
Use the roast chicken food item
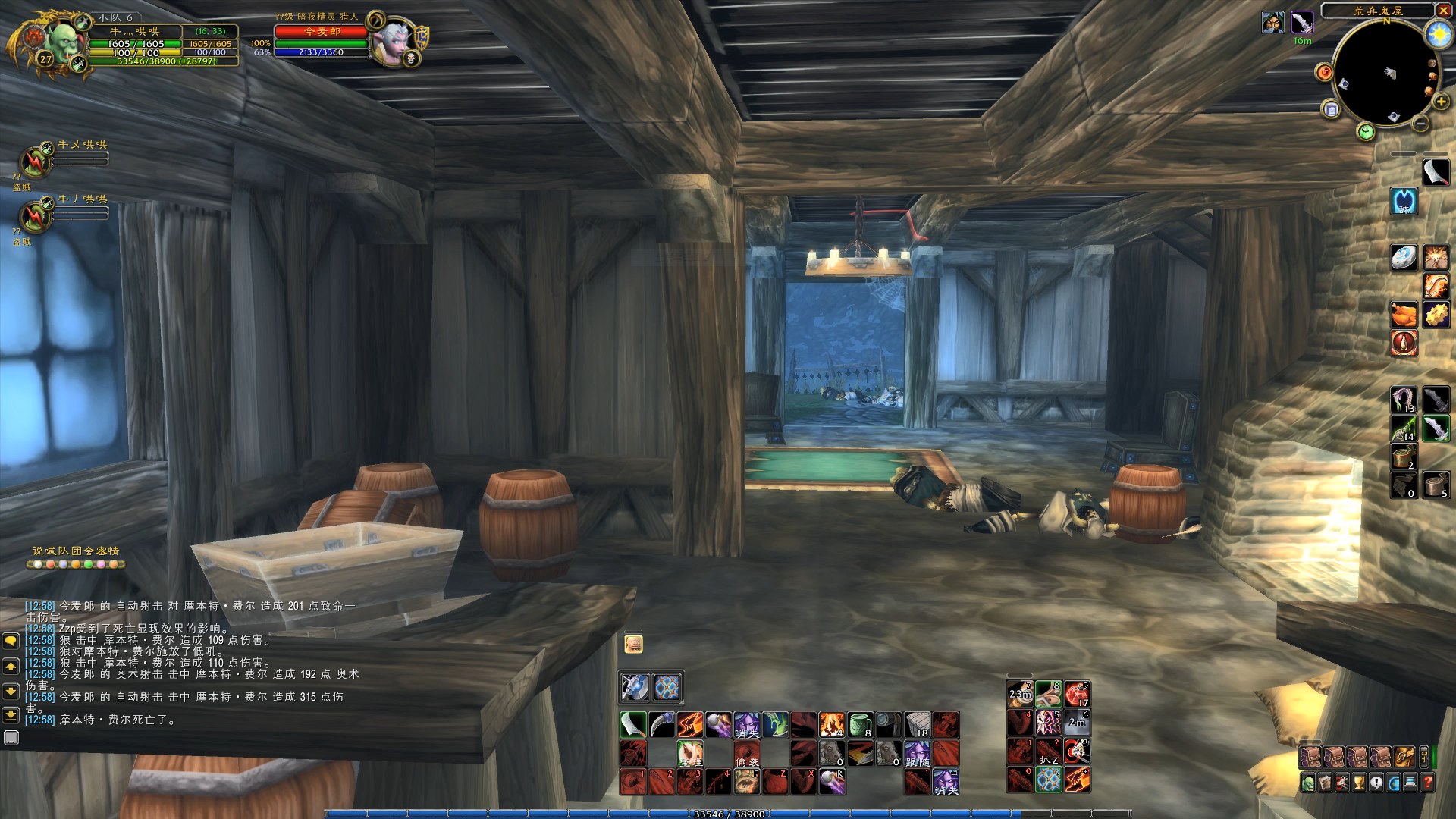pos(1404,314)
